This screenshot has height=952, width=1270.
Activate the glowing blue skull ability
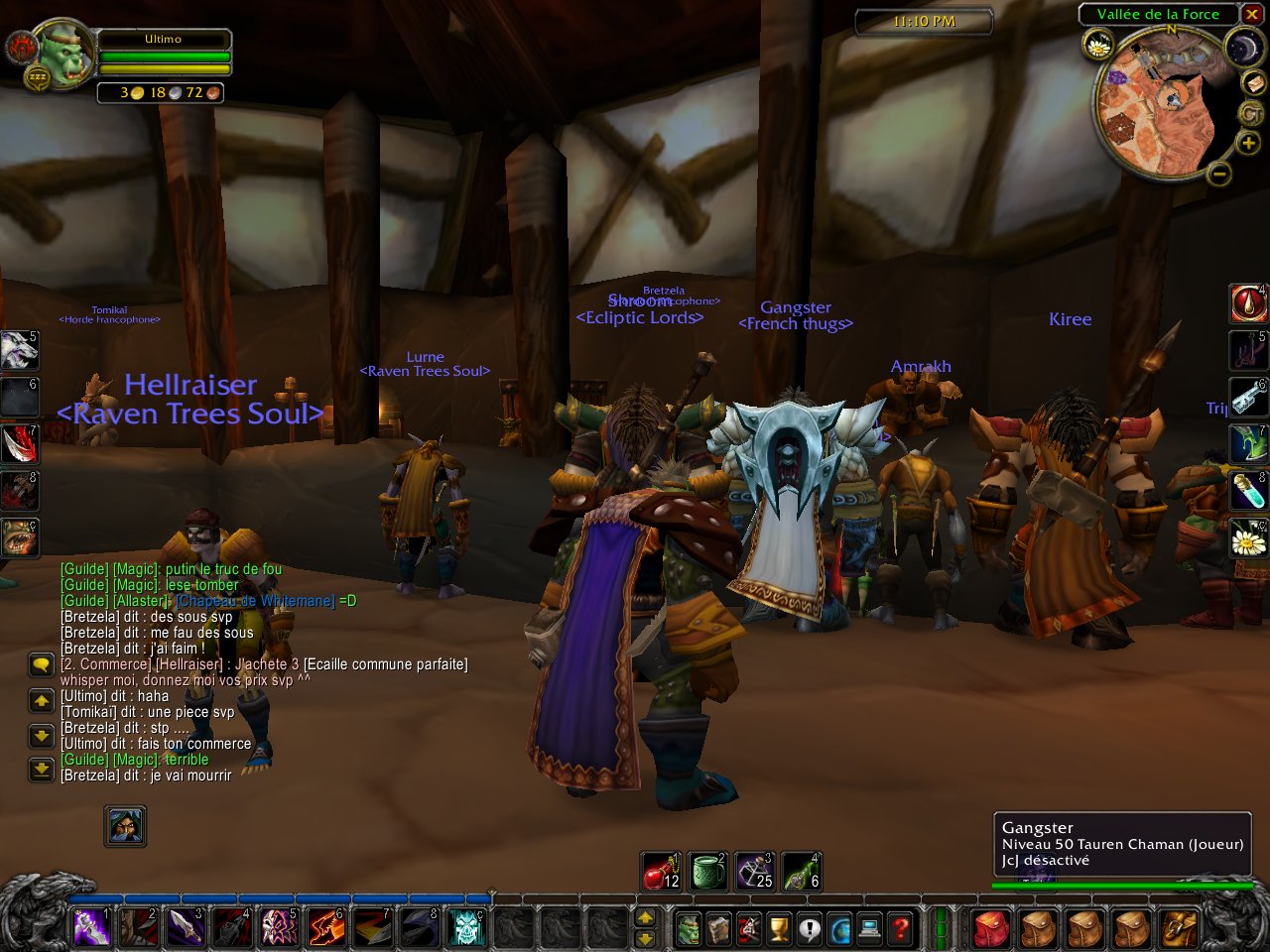point(467,928)
